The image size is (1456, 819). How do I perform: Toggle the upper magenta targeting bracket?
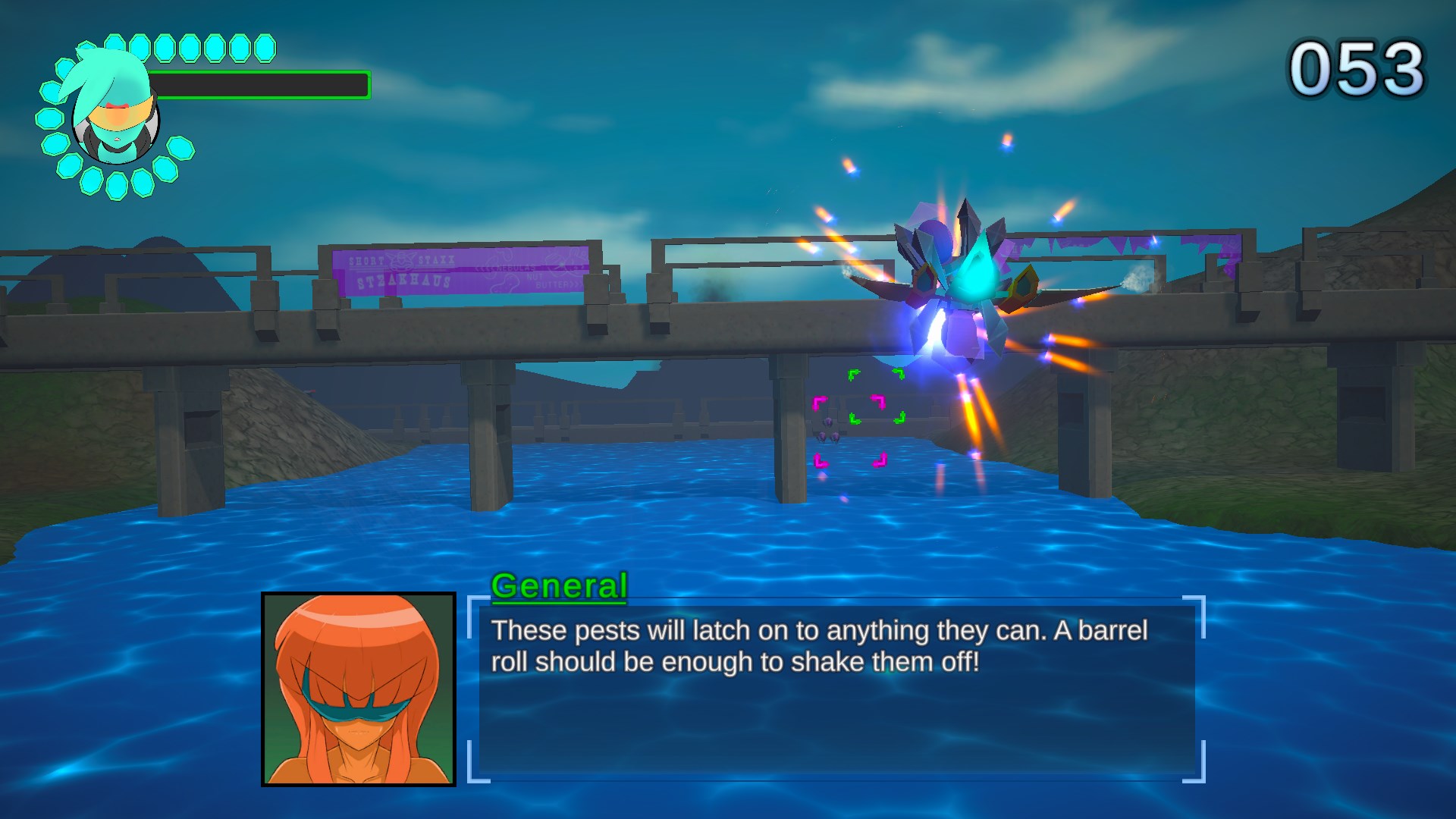coord(849,402)
